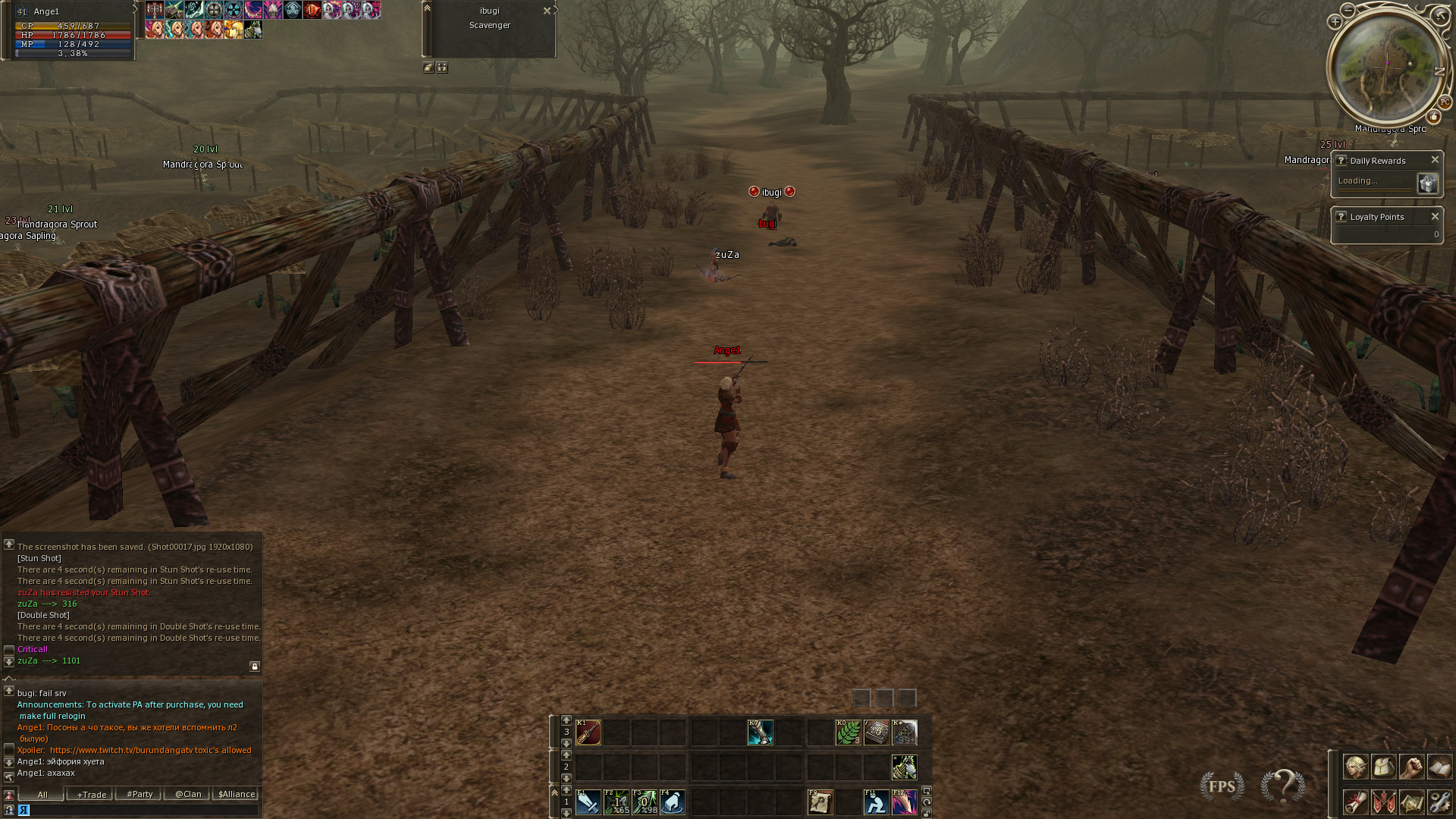The image size is (1456, 819).
Task: Activate the F4 pick-up hand action
Action: click(x=673, y=802)
